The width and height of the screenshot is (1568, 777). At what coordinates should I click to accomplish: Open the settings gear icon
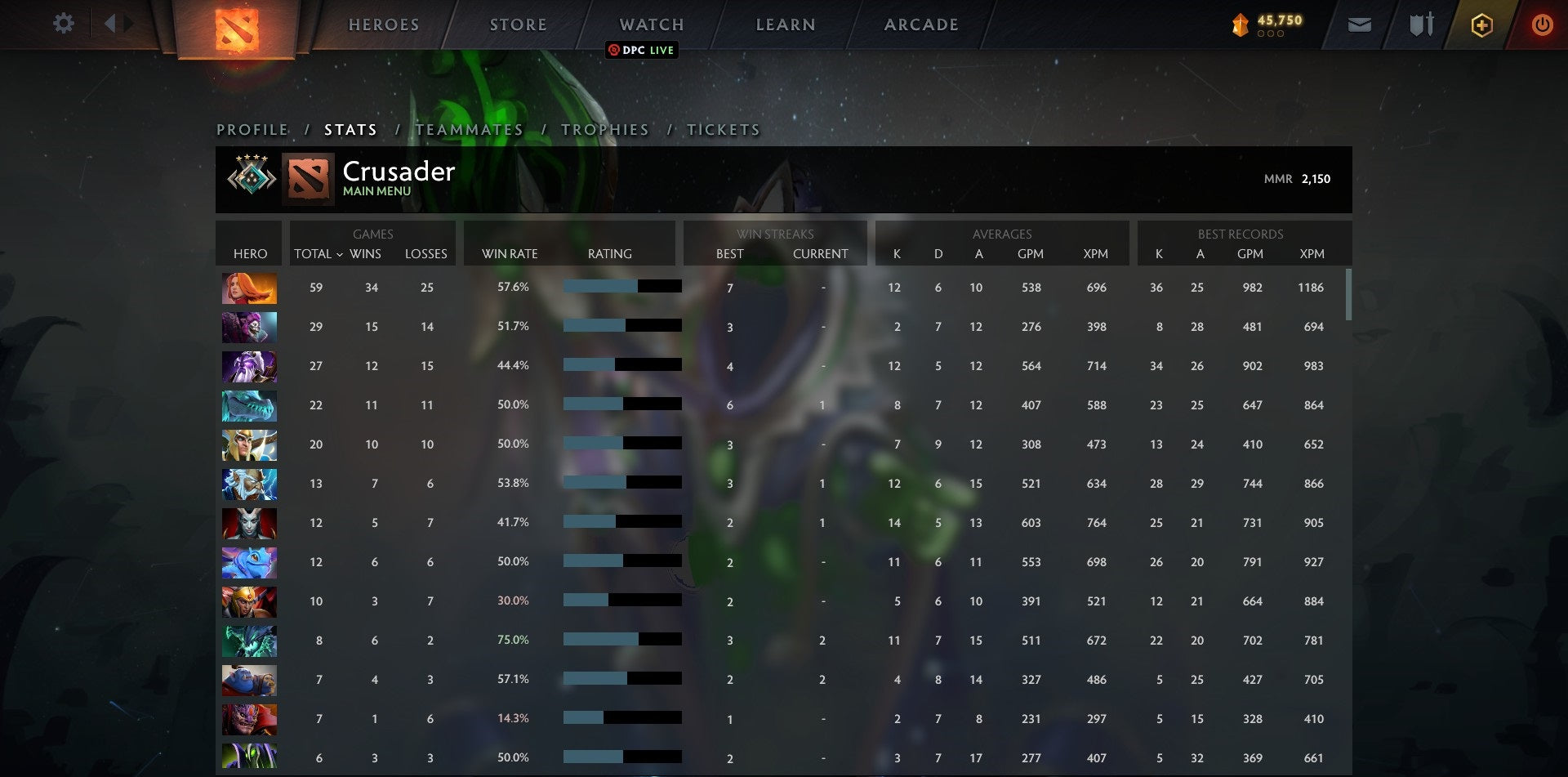pyautogui.click(x=64, y=24)
